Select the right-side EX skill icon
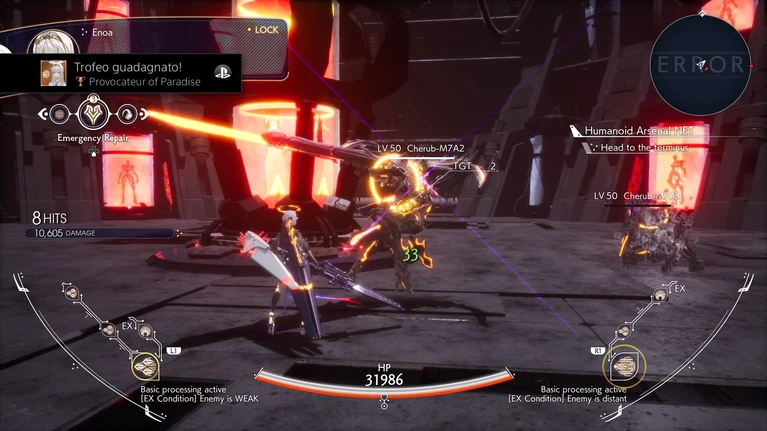 coord(660,296)
